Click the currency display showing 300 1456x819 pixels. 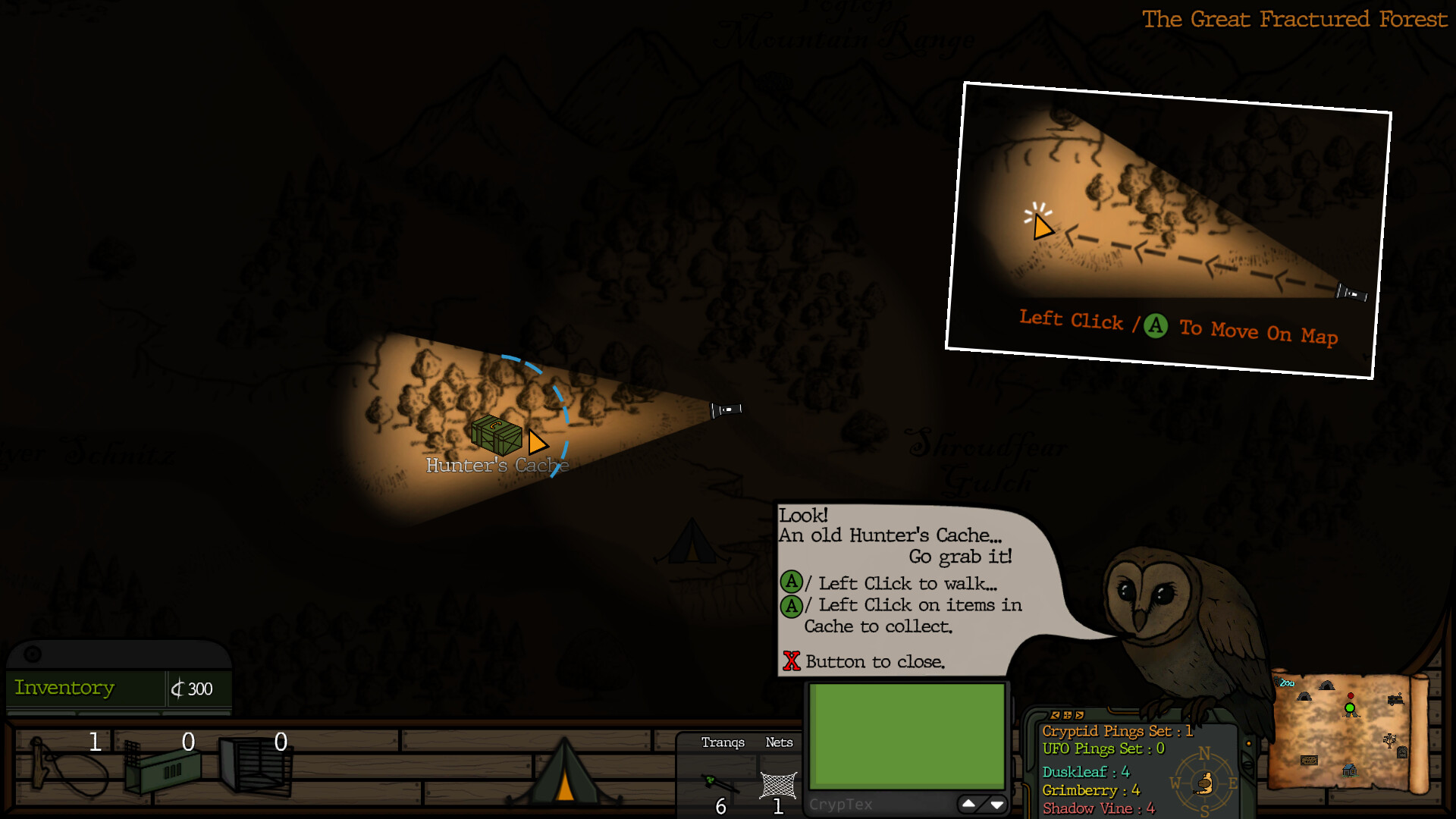click(193, 689)
